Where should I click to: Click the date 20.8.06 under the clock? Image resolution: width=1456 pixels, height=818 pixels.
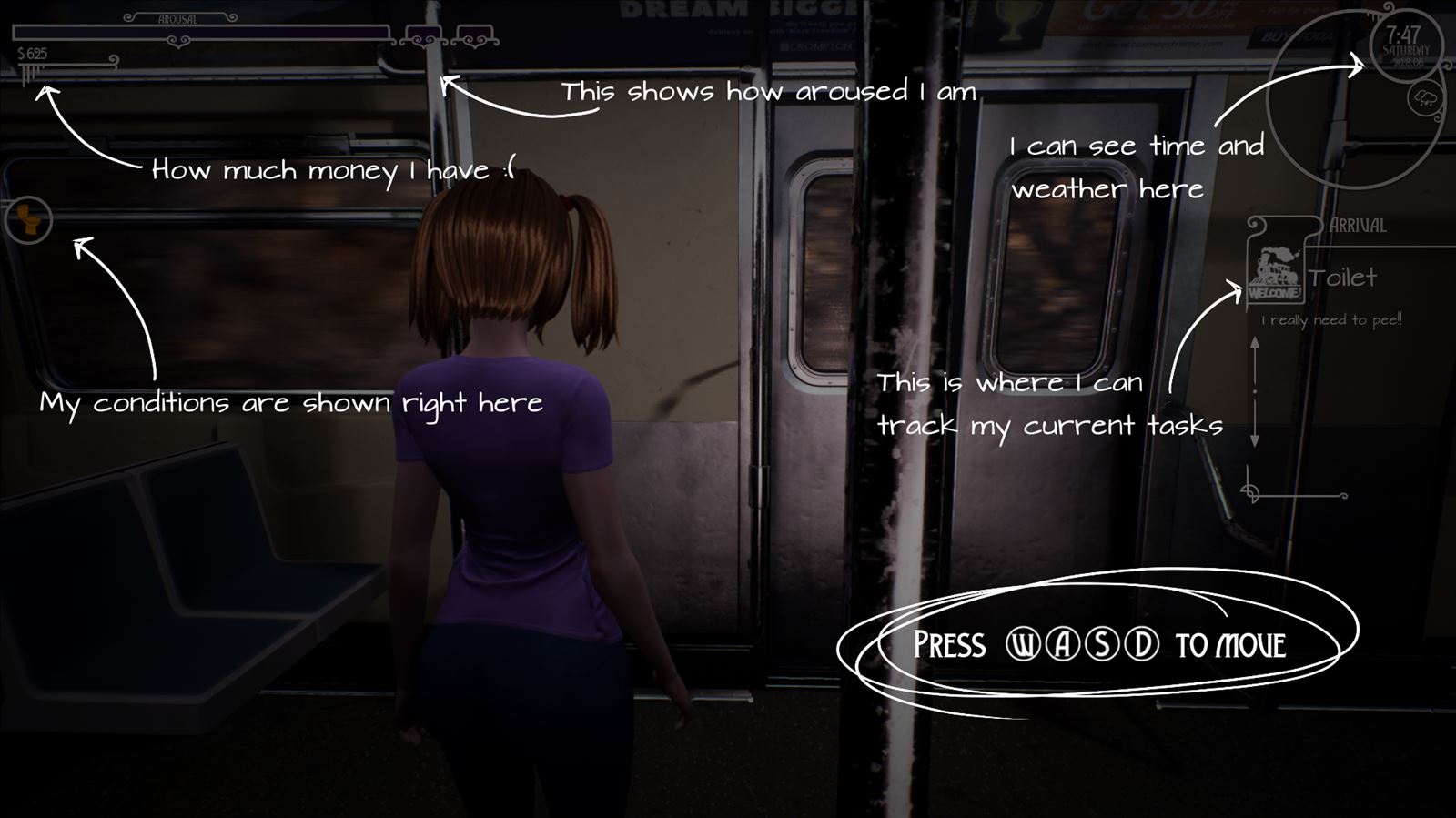[1409, 63]
